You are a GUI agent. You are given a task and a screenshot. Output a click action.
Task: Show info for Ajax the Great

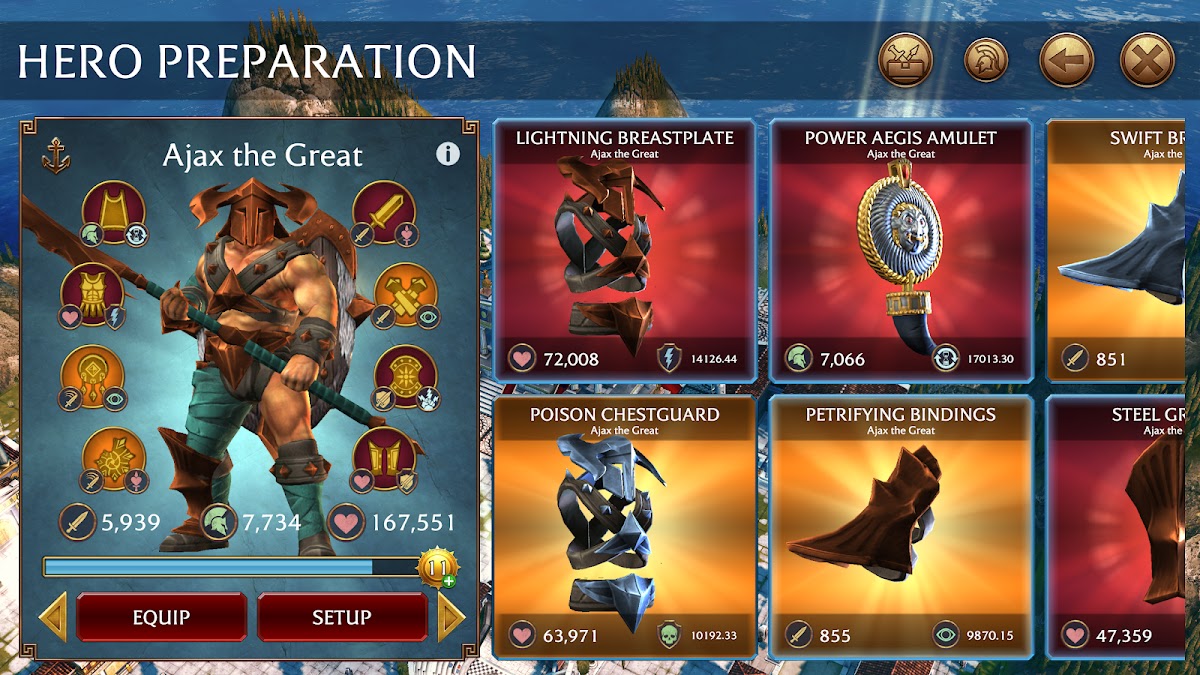(448, 154)
